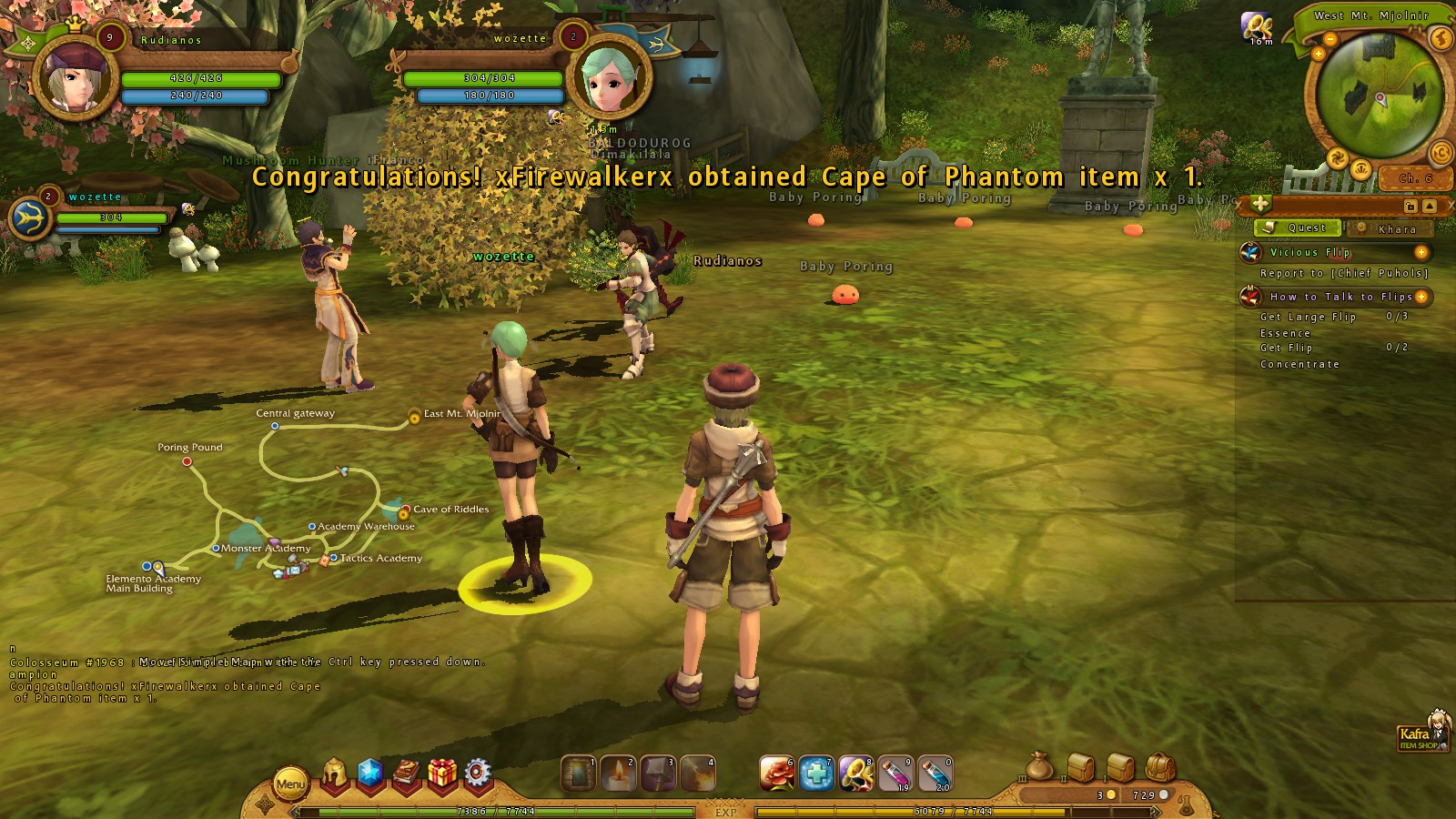Switch to the Quest tab

tap(1297, 228)
